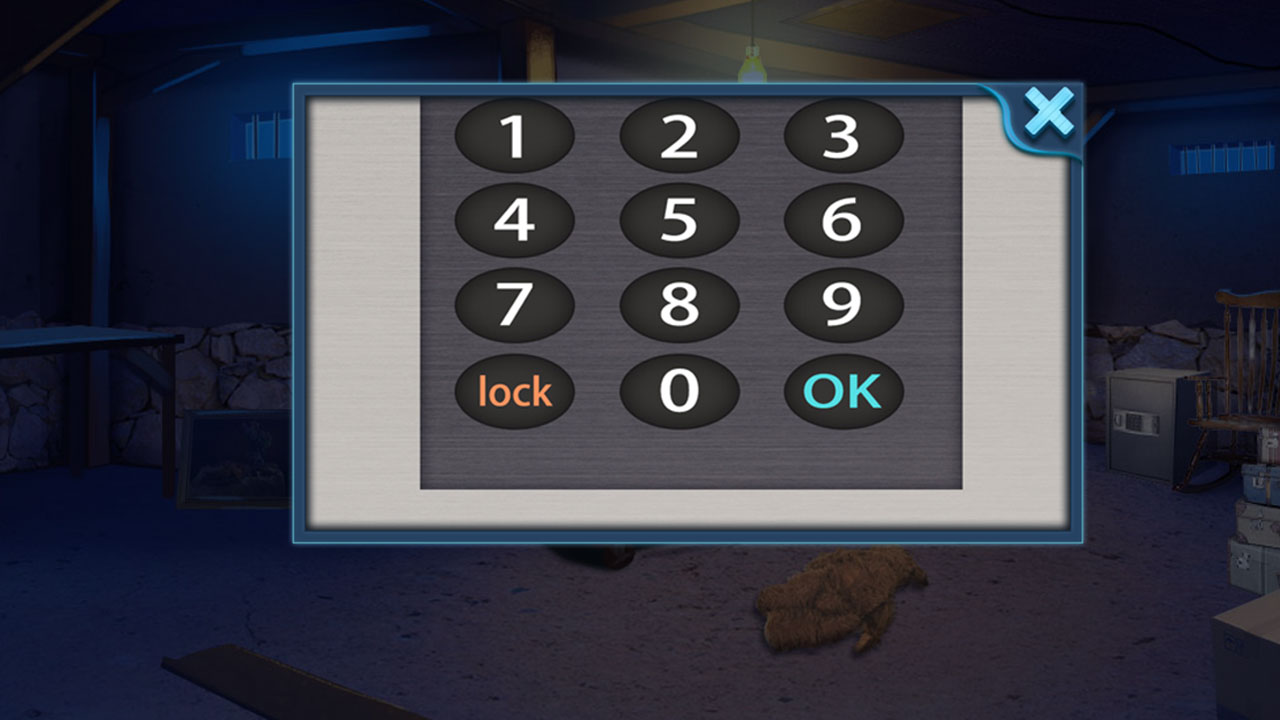Close the keypad panel with the X

tap(1050, 112)
